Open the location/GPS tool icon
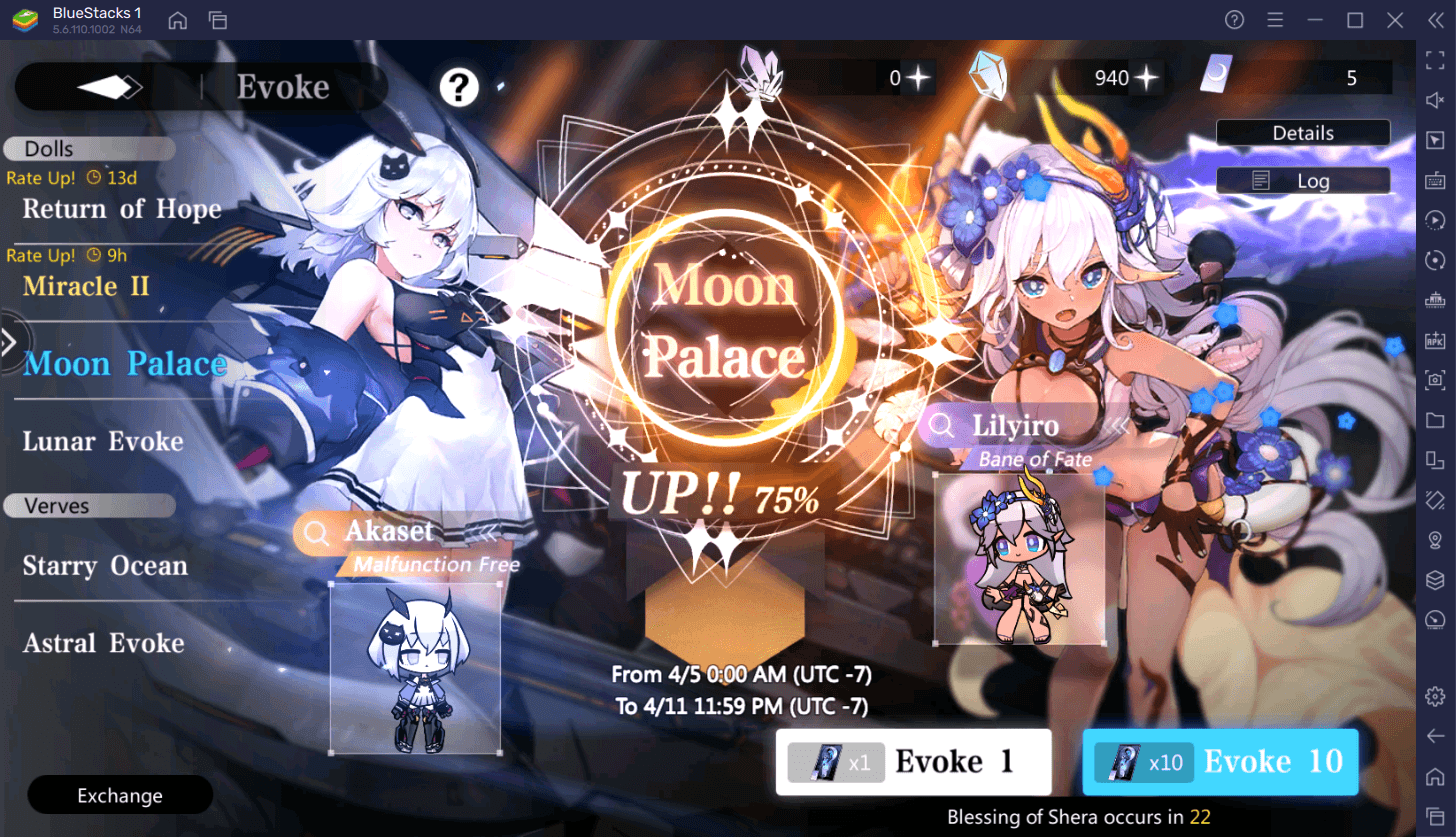Viewport: 1456px width, 837px height. tap(1437, 540)
